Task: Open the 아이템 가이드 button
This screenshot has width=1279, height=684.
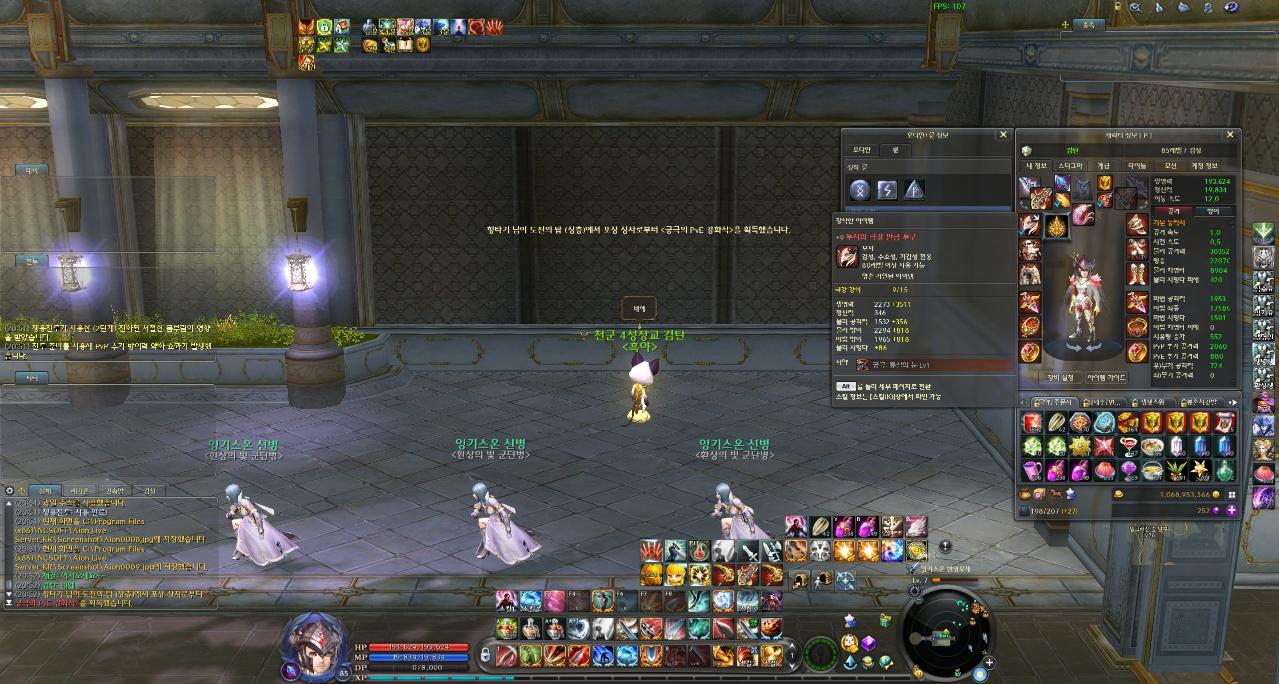Action: [x=1108, y=377]
